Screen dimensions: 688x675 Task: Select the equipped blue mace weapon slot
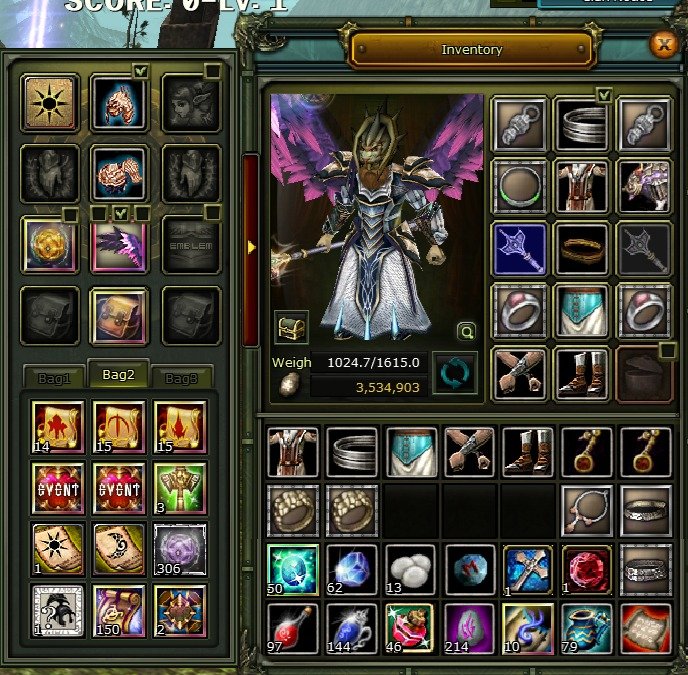[x=519, y=247]
